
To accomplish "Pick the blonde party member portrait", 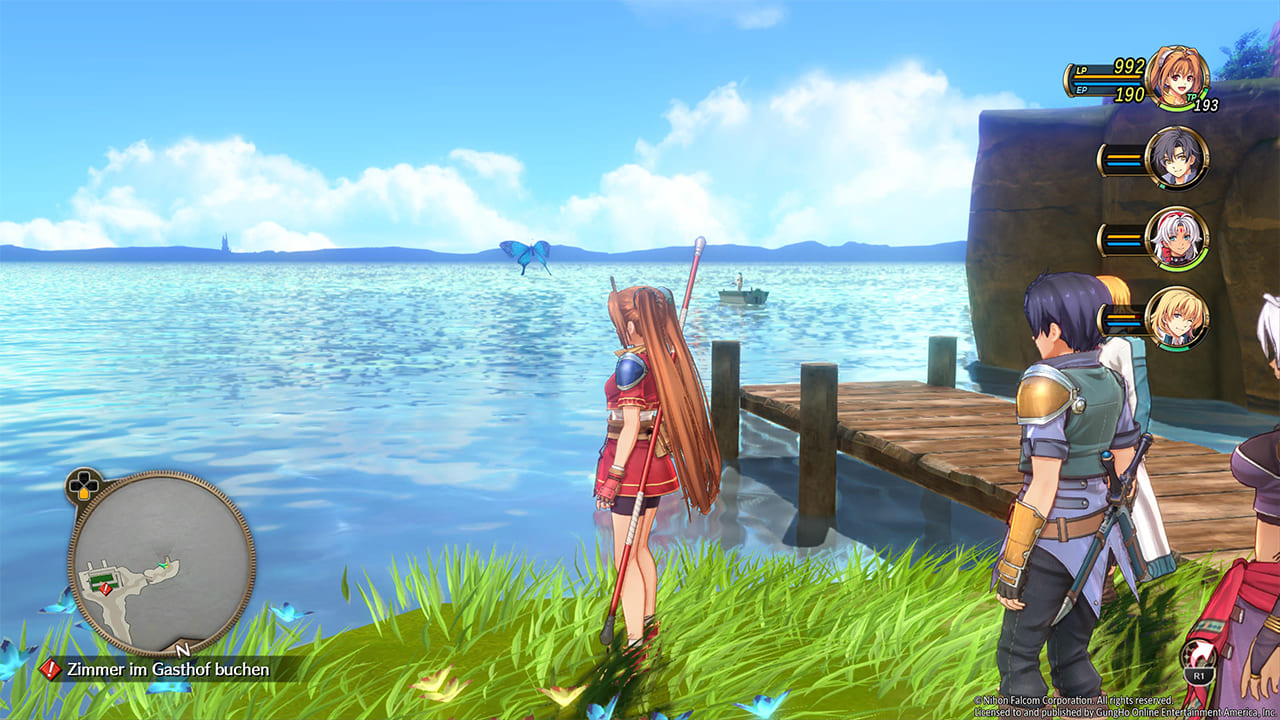I will 1177,318.
